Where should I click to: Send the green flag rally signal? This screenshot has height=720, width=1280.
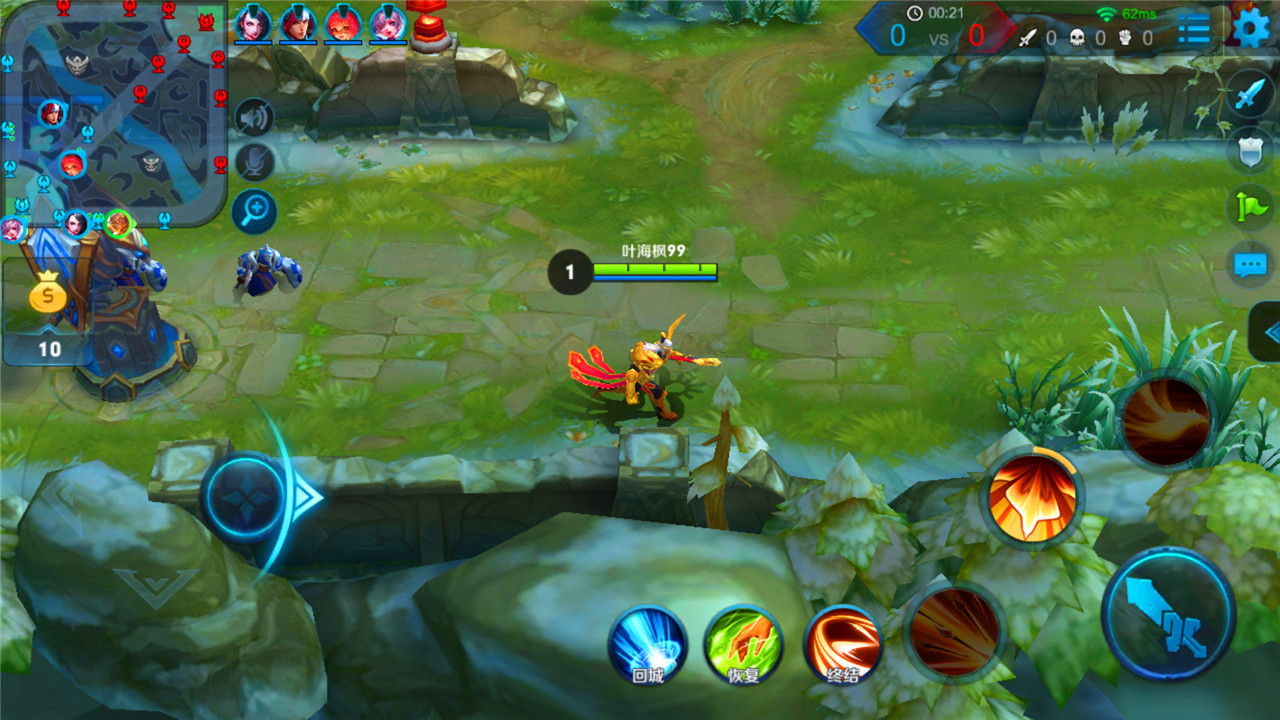[x=1250, y=207]
